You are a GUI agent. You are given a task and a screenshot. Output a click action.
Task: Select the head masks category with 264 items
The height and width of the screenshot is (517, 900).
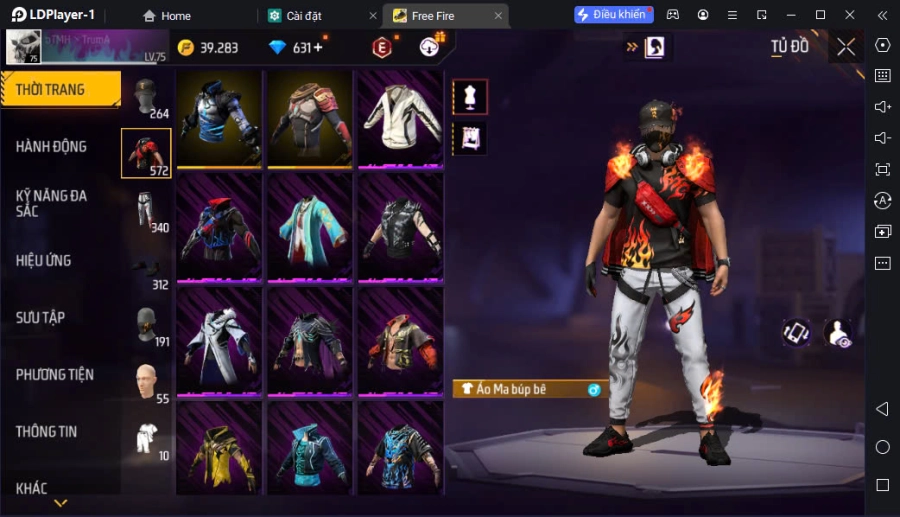click(147, 98)
